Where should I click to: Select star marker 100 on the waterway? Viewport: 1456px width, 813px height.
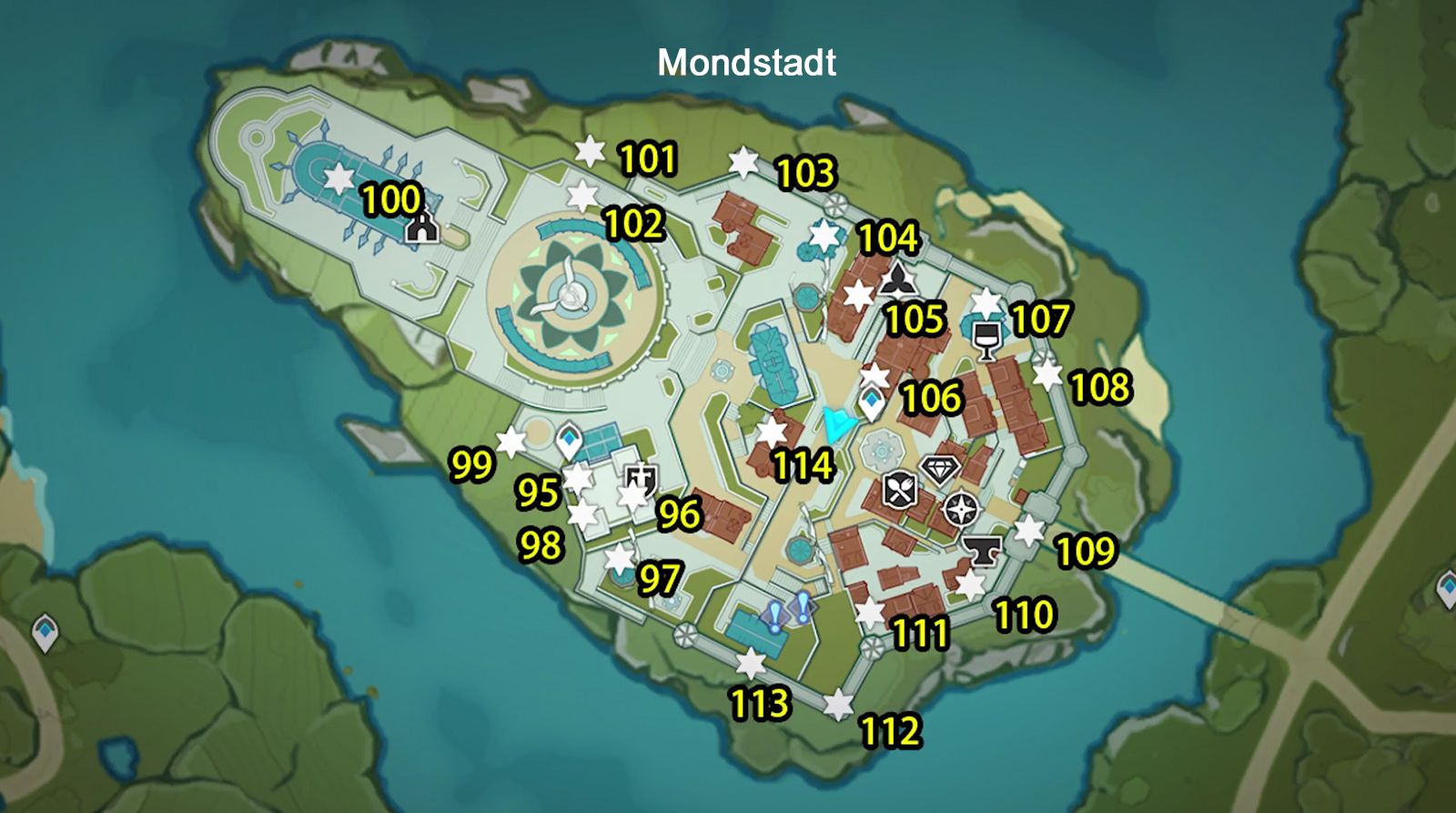[339, 178]
